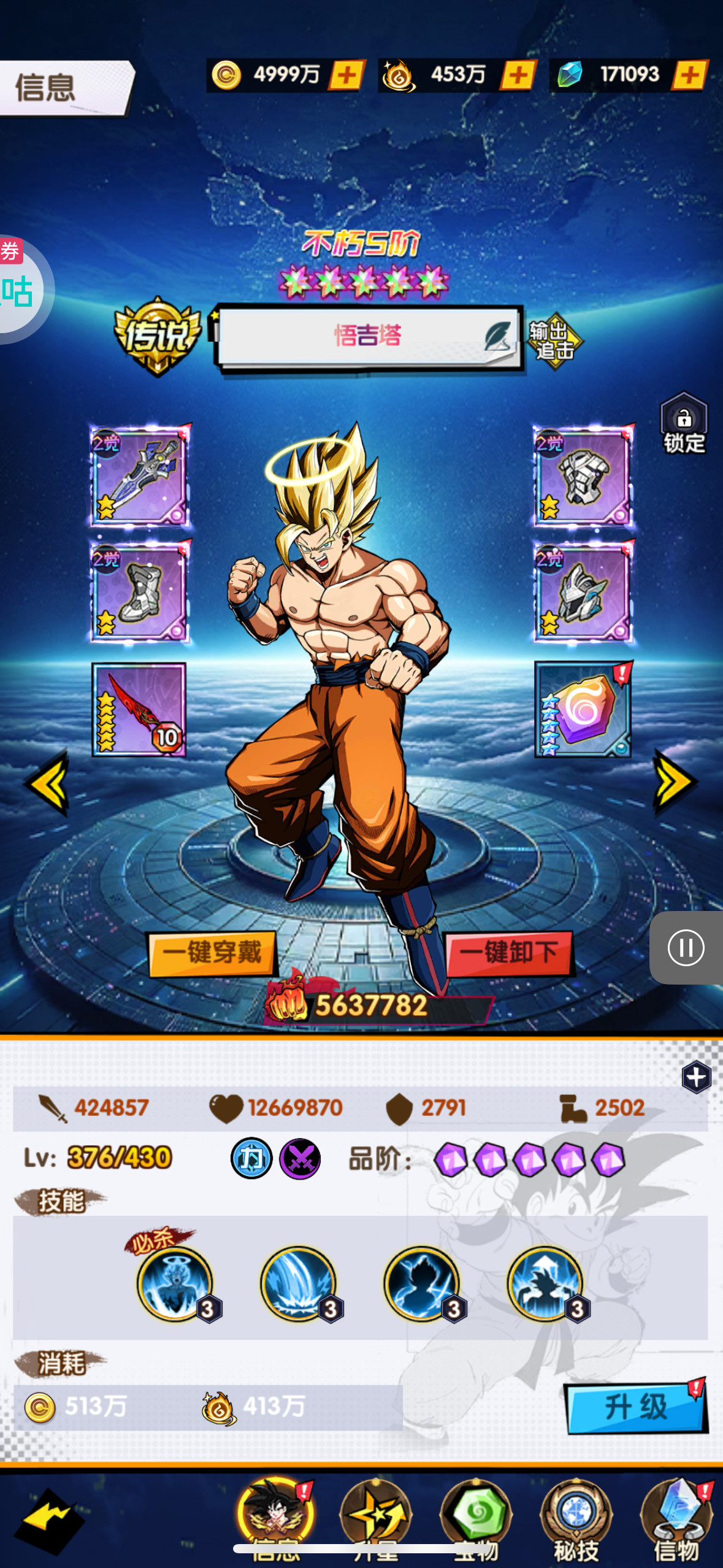
Task: Switch to previous hero with left arrow
Action: point(48,783)
